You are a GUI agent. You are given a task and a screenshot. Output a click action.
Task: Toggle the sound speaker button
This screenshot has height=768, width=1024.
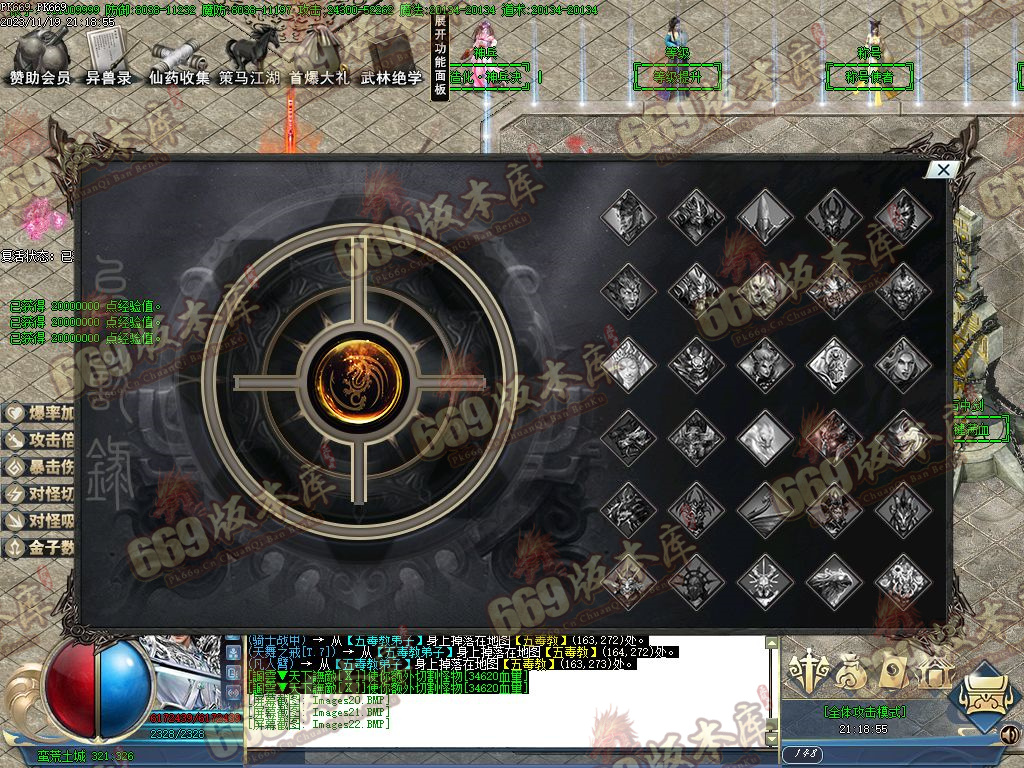pos(1009,737)
